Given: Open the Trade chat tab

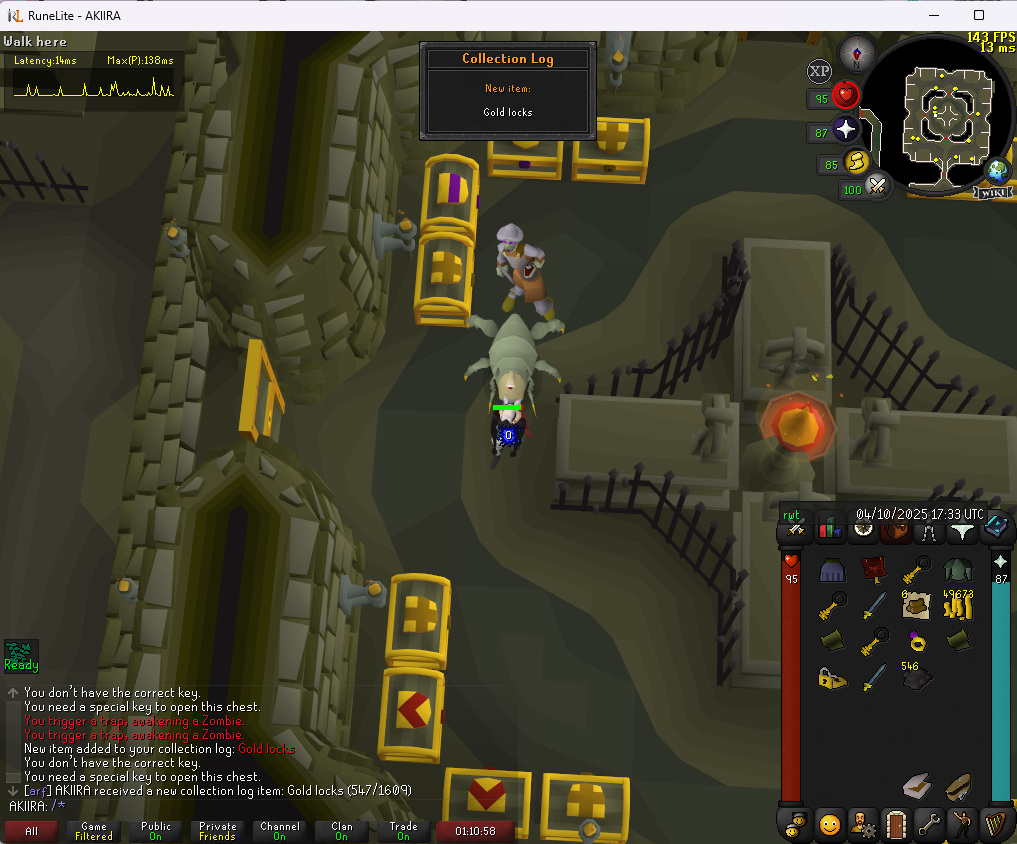Looking at the screenshot, I should point(404,831).
